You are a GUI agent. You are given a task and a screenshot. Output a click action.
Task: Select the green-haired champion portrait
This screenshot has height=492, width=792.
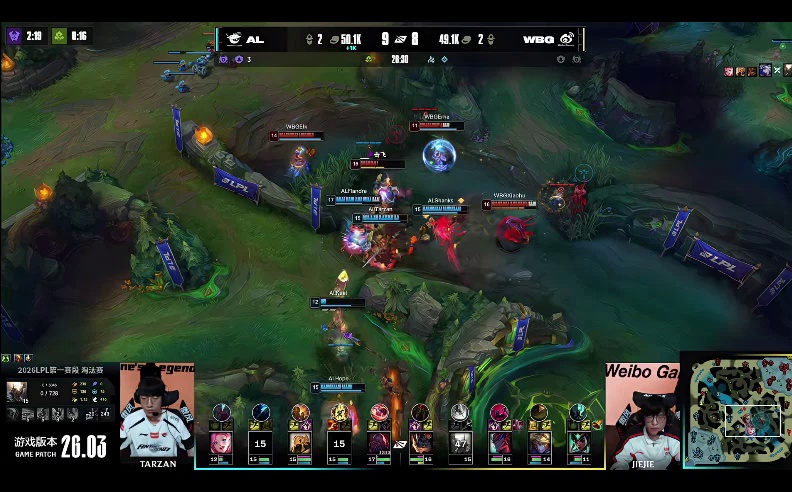(579, 443)
